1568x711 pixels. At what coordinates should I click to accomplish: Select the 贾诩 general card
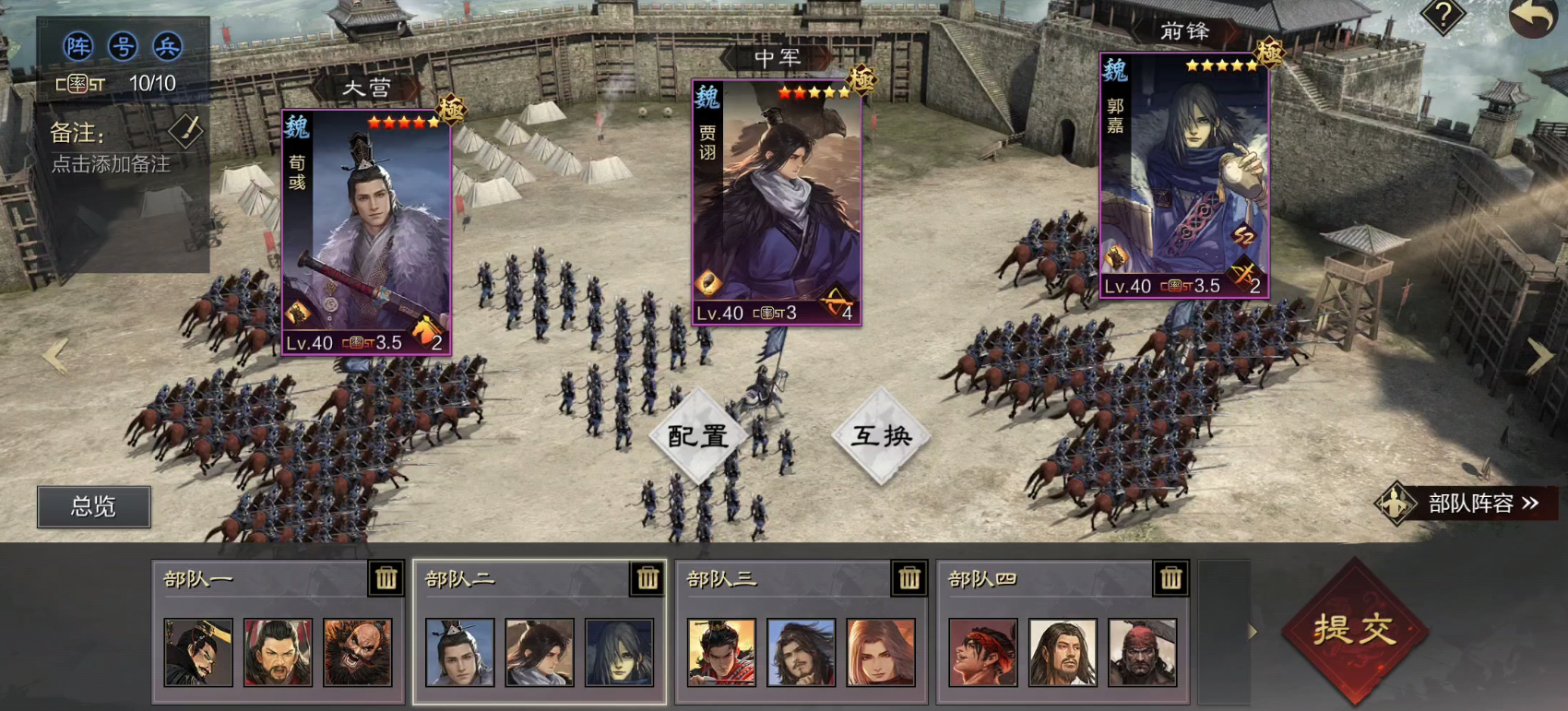pyautogui.click(x=777, y=203)
